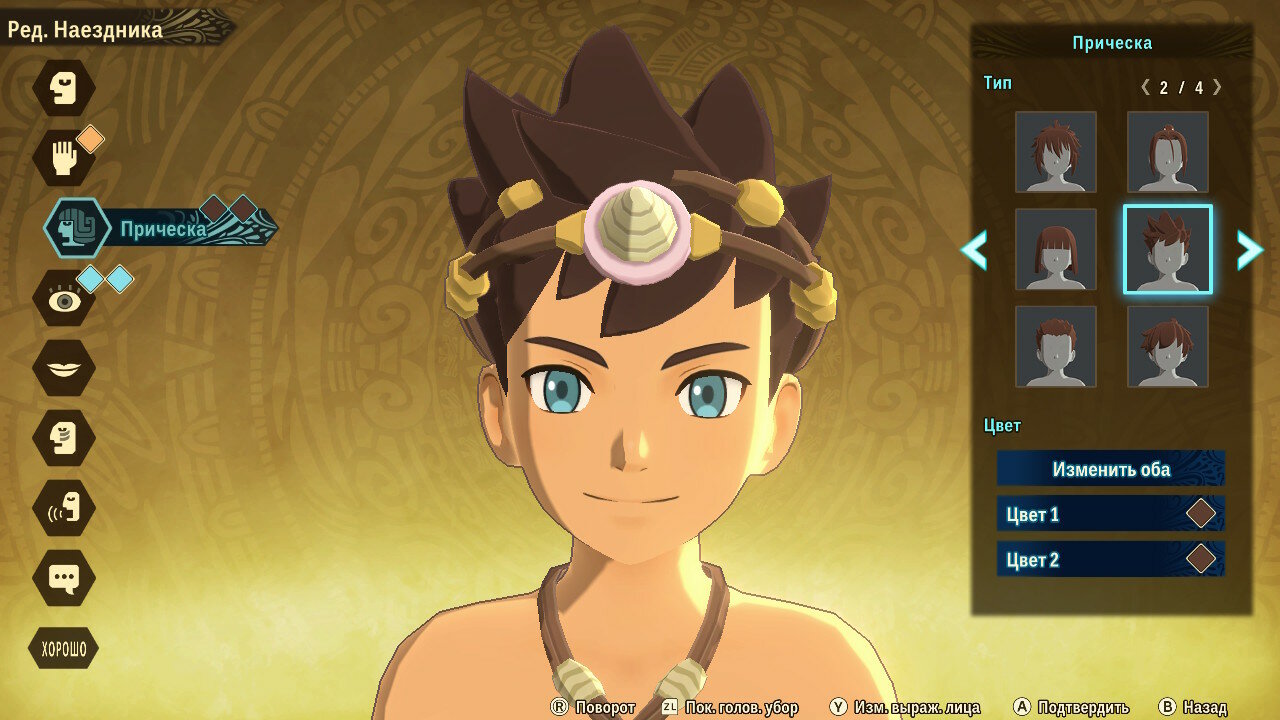The image size is (1280, 720).
Task: Open the voice category icon
Action: click(x=64, y=508)
